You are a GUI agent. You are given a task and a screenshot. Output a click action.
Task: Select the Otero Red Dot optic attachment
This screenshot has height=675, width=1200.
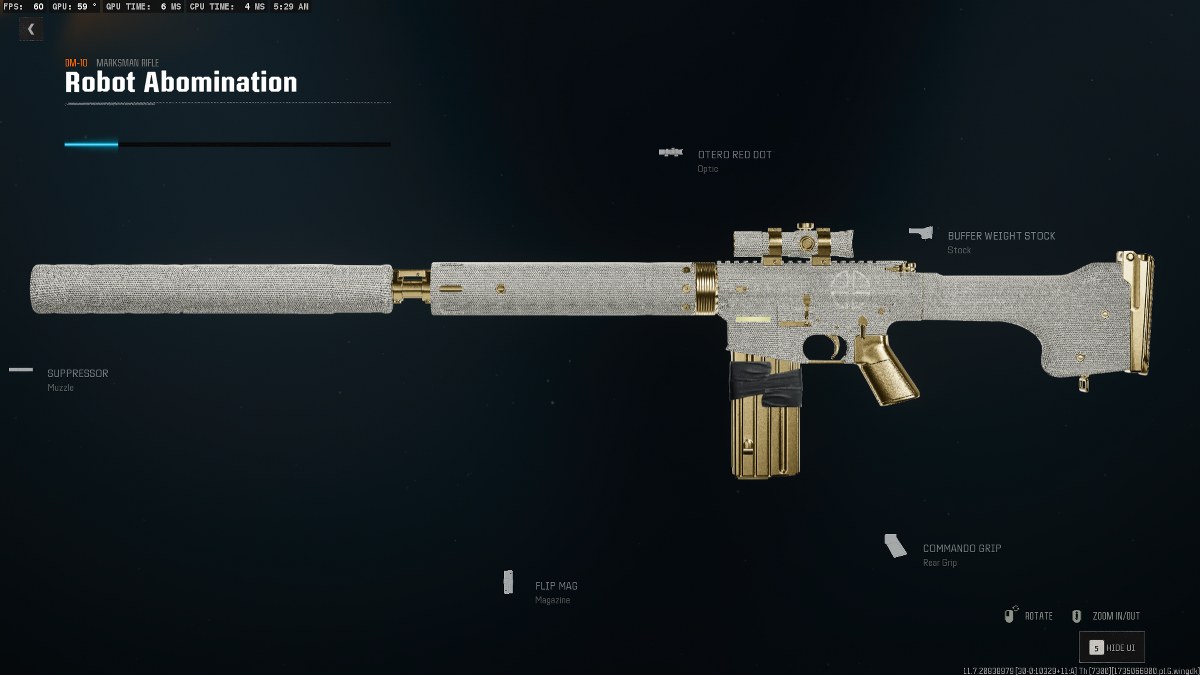(734, 155)
